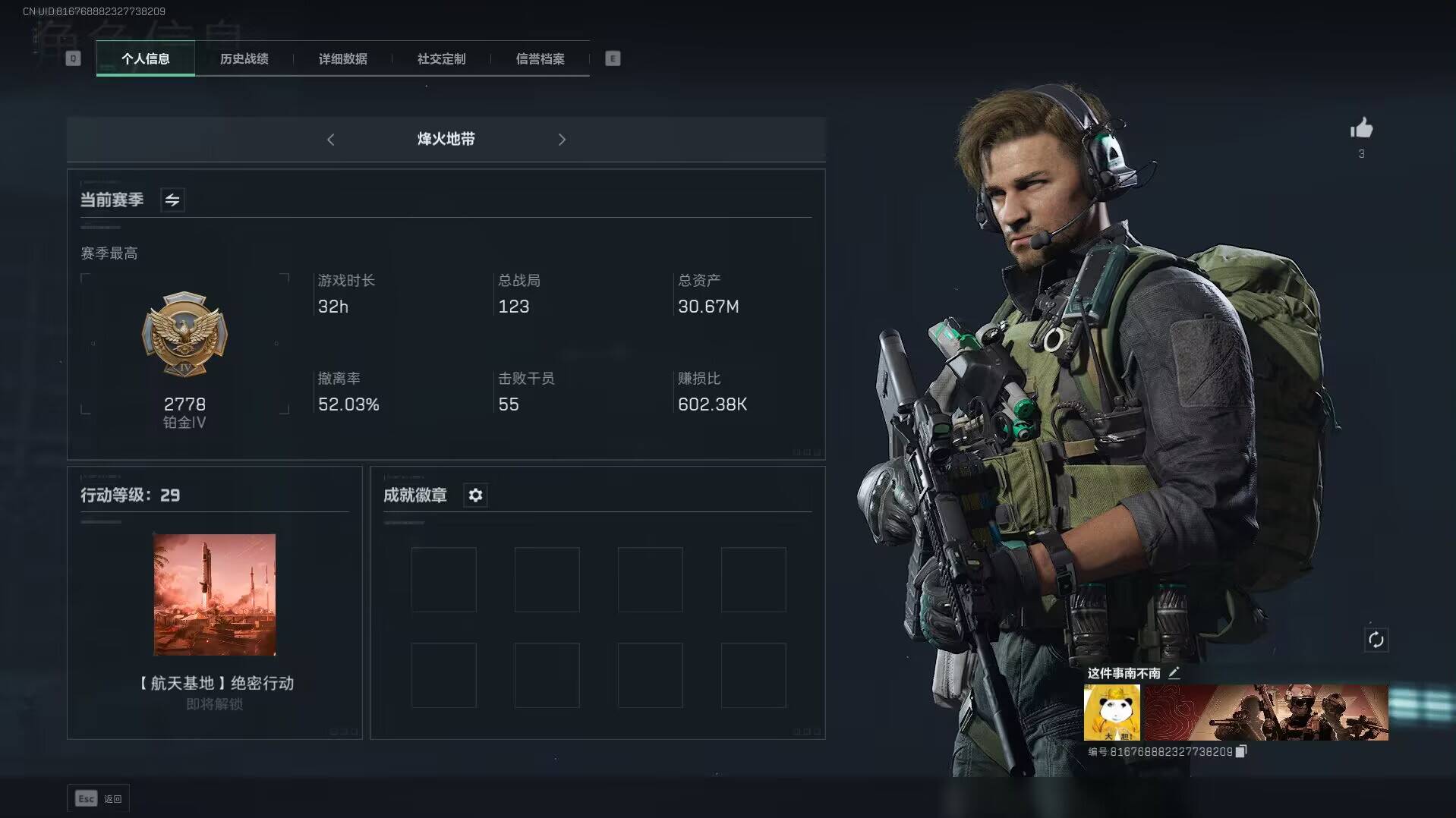The width and height of the screenshot is (1456, 818).
Task: Toggle the 当前赛季 season switch icon
Action: (x=172, y=200)
